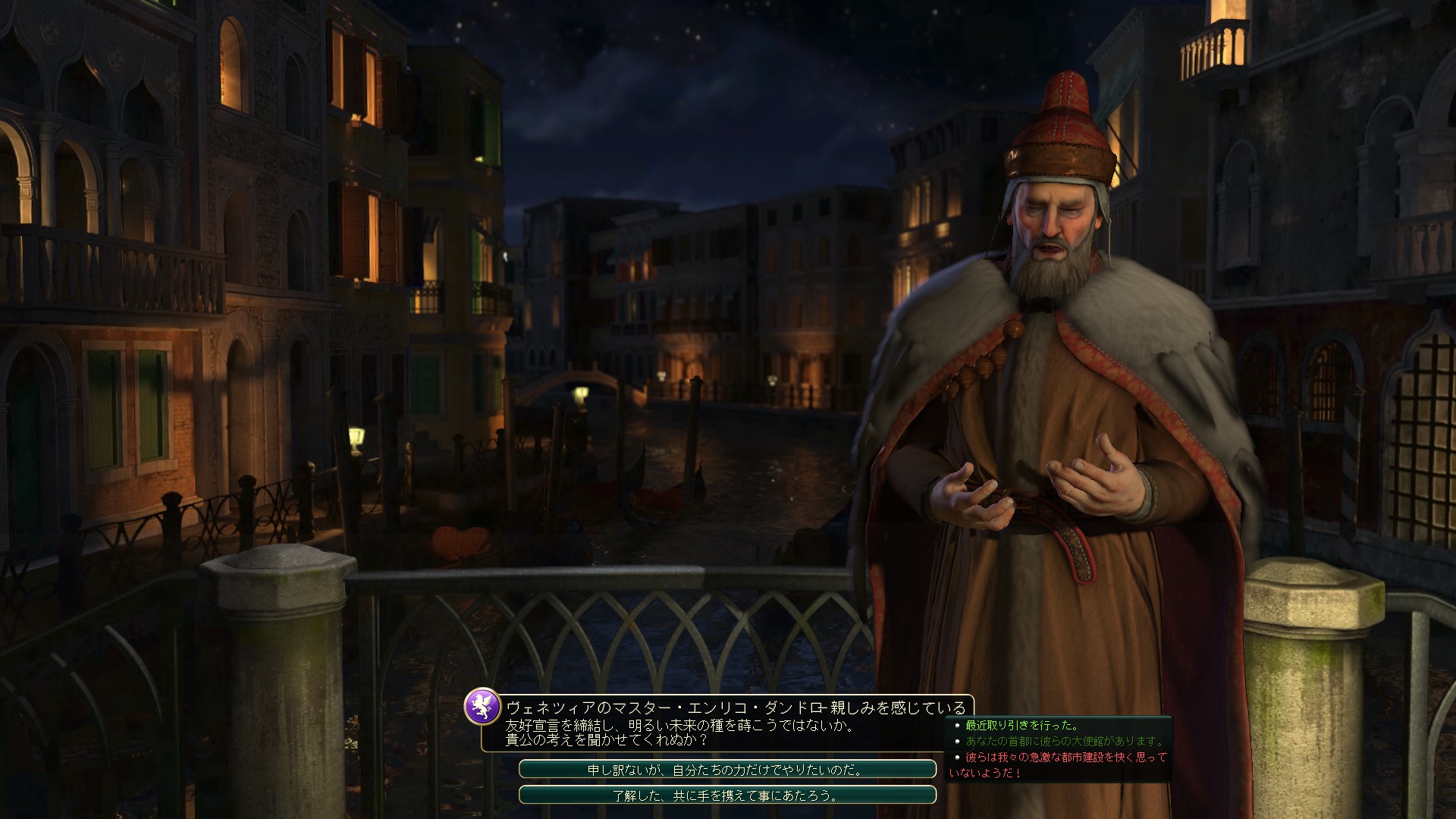Decline the friendship declaration, preferring to go alone
Image resolution: width=1456 pixels, height=819 pixels.
(726, 770)
